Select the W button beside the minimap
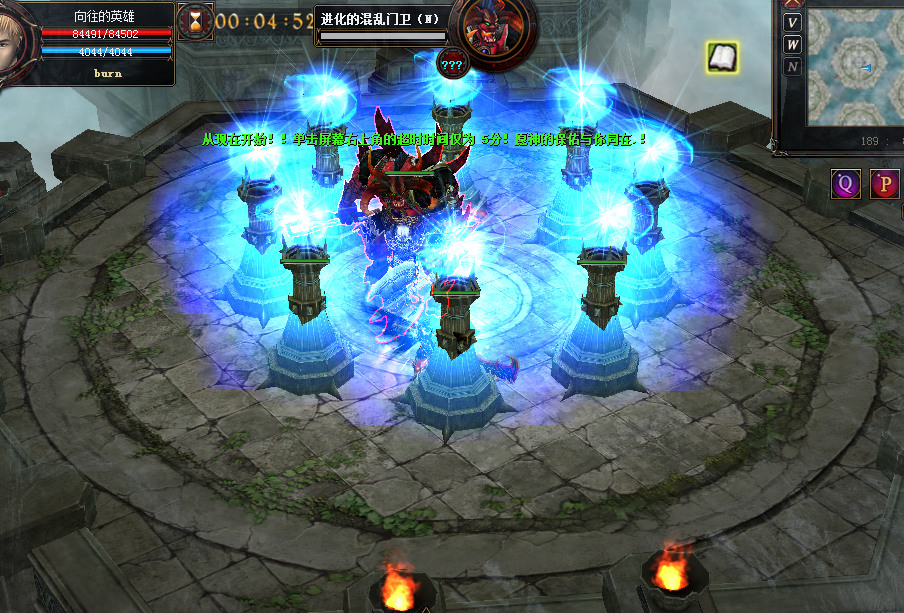 pyautogui.click(x=792, y=44)
